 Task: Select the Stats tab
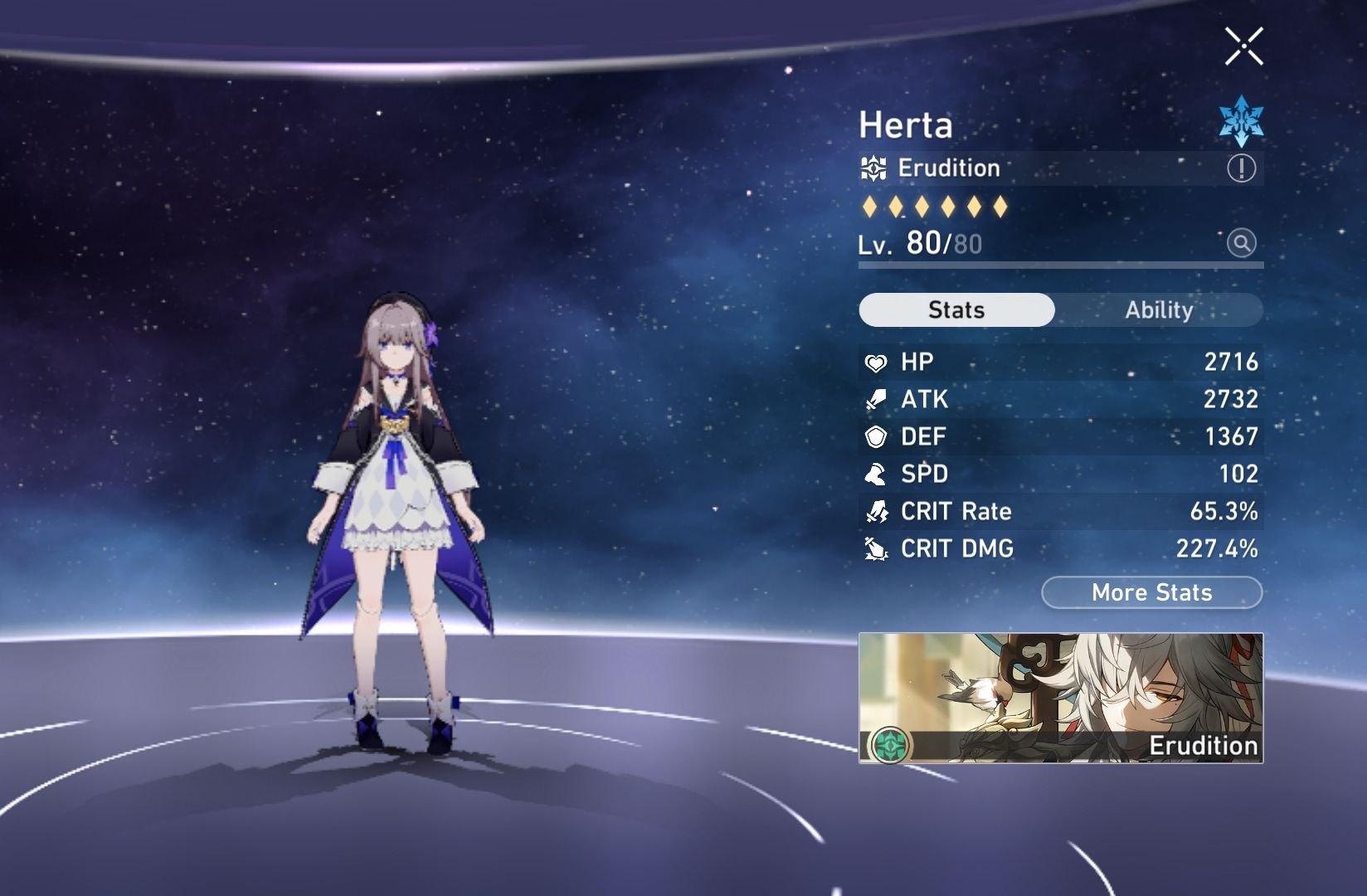[x=956, y=309]
